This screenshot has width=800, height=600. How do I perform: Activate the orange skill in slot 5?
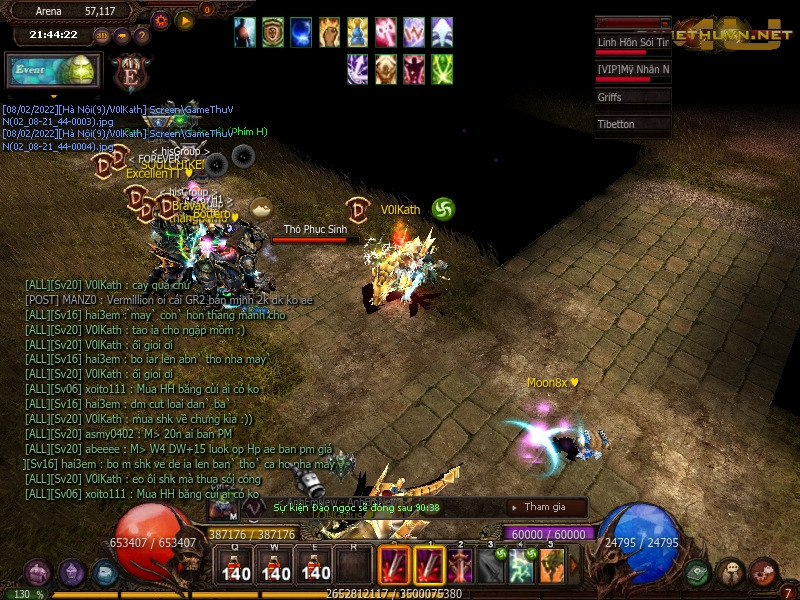click(552, 566)
